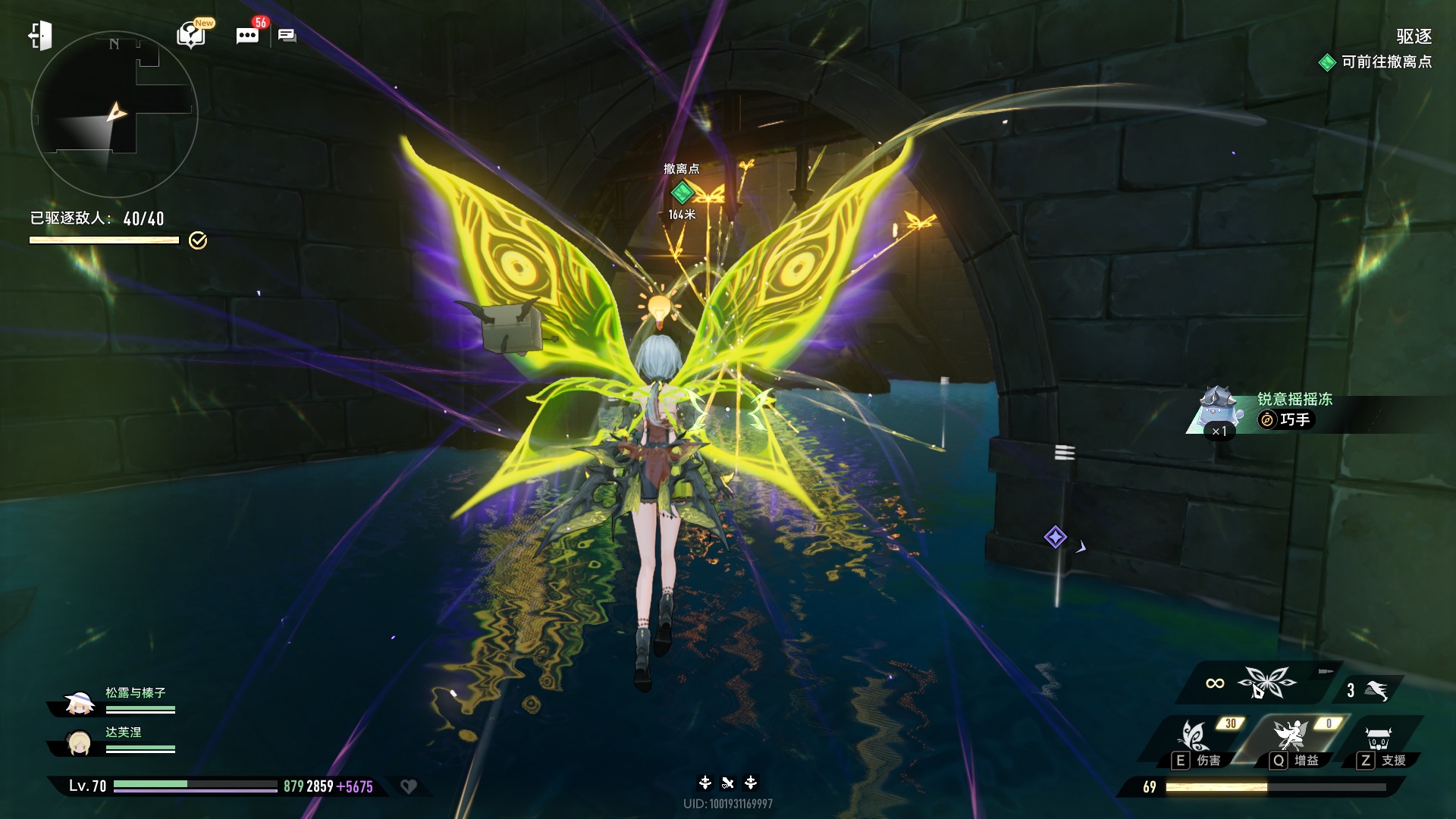Select teammate 松露与榛子 portrait

point(79,703)
